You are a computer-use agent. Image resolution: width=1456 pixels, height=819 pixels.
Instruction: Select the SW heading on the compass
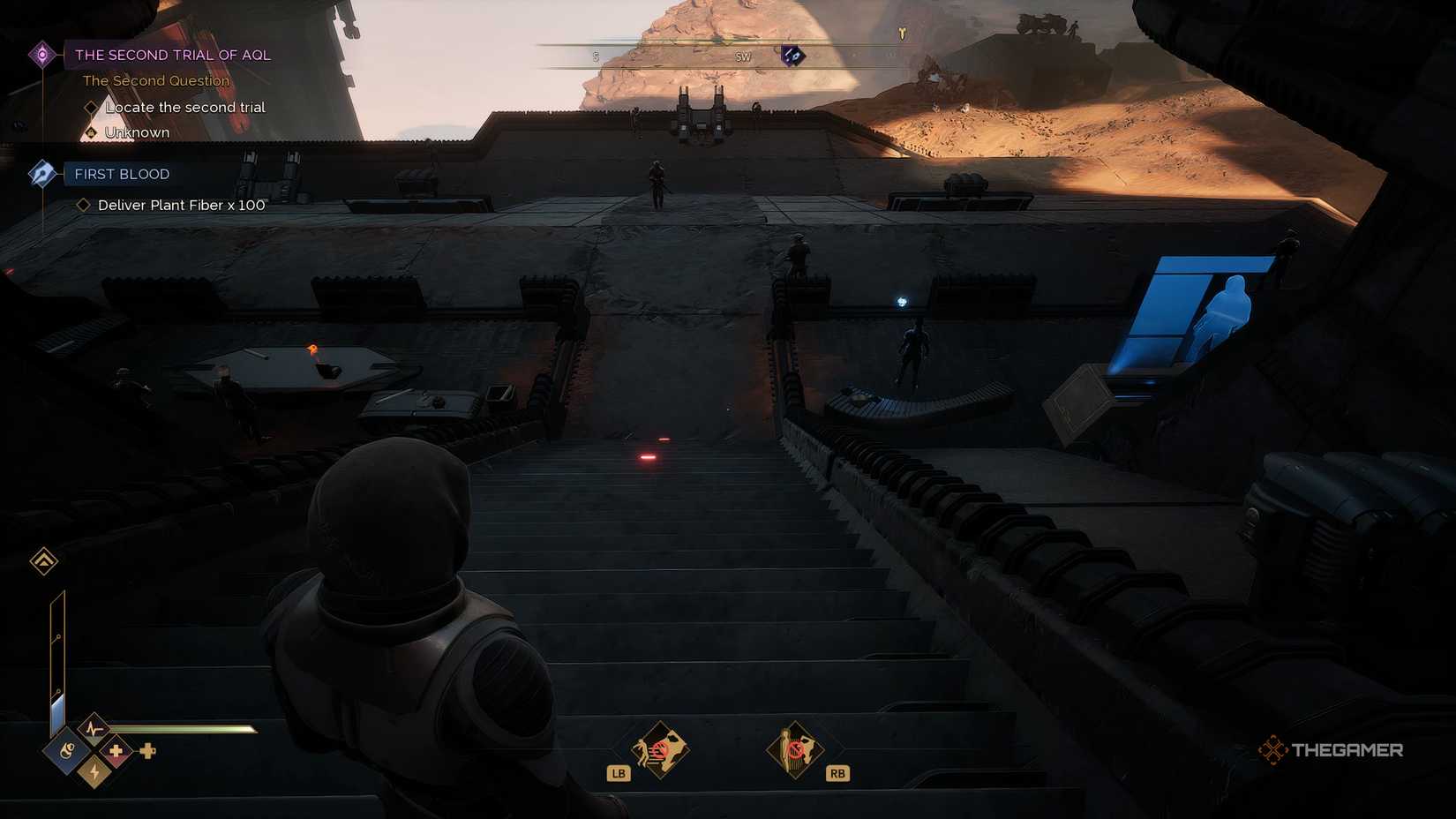coord(742,56)
